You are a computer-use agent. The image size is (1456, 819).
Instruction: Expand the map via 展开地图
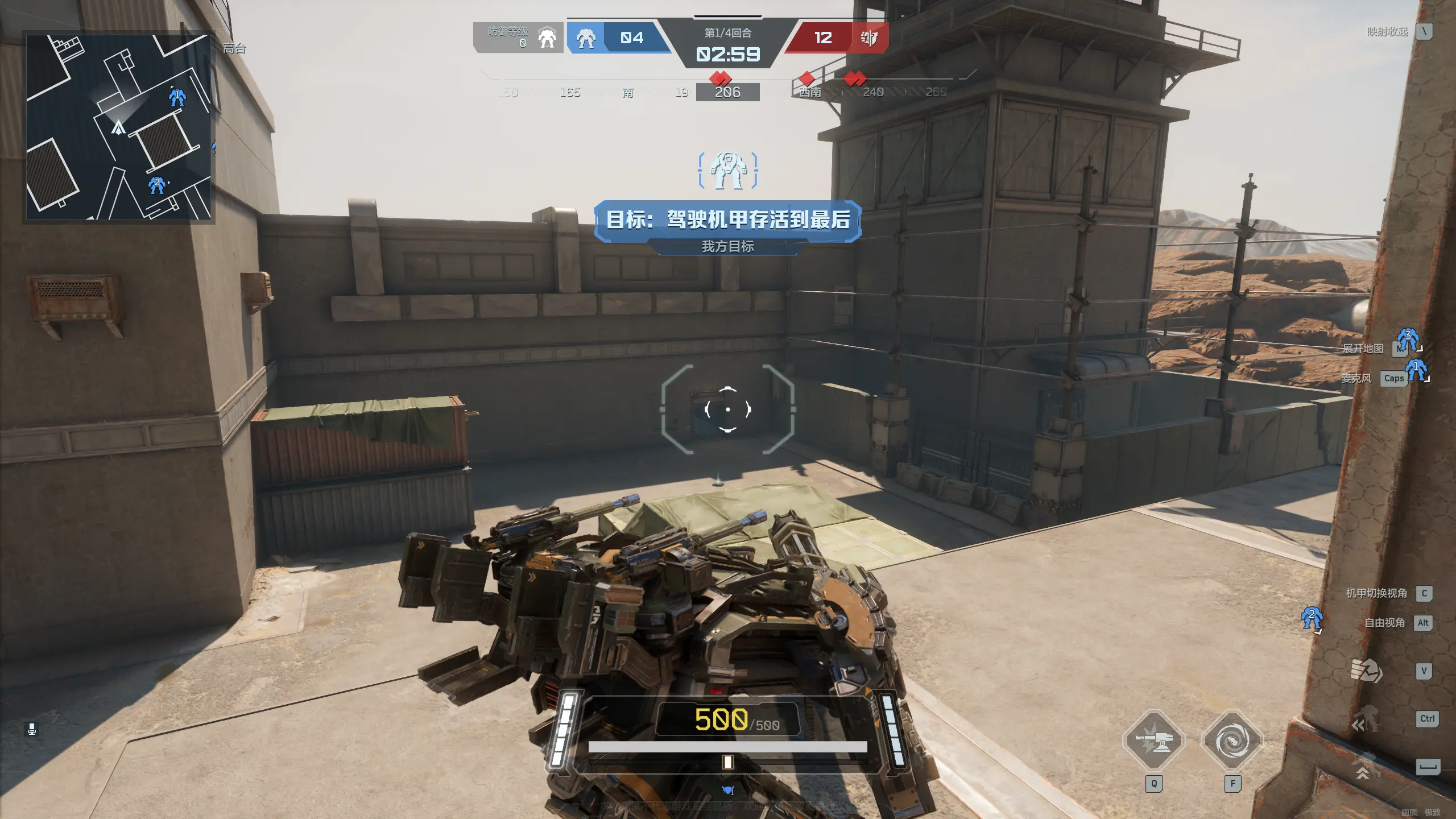(x=1363, y=349)
